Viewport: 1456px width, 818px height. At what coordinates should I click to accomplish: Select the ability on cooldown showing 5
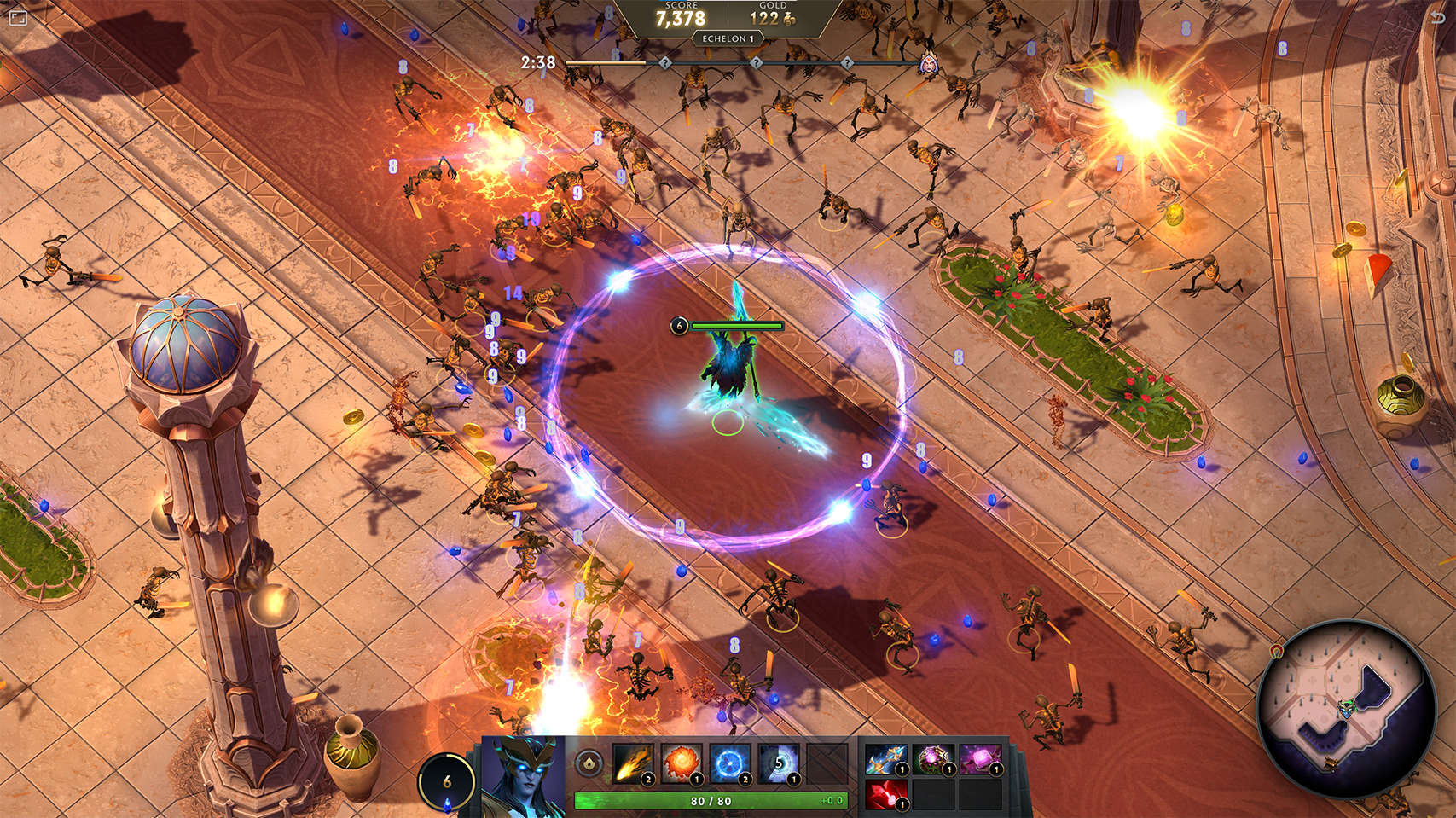click(778, 763)
